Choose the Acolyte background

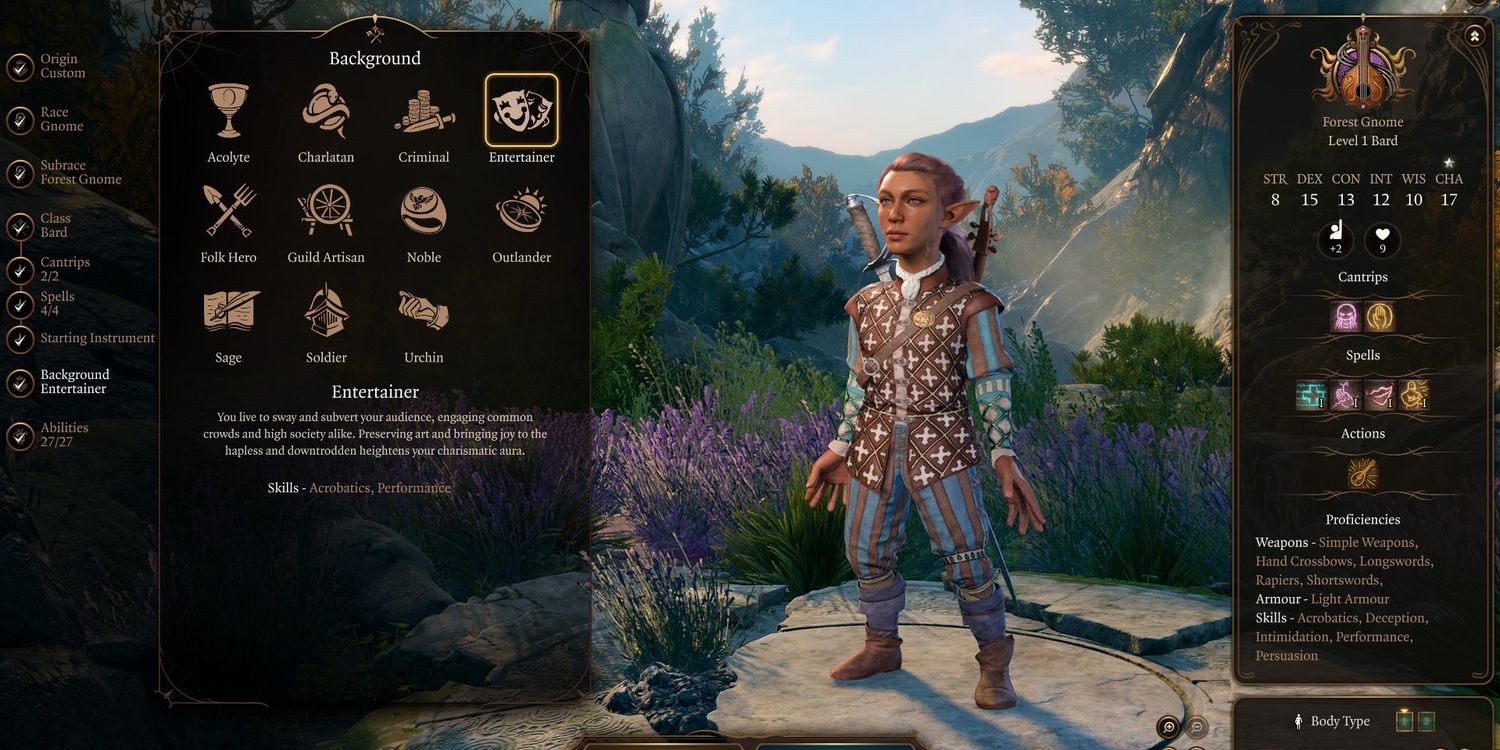tap(228, 112)
